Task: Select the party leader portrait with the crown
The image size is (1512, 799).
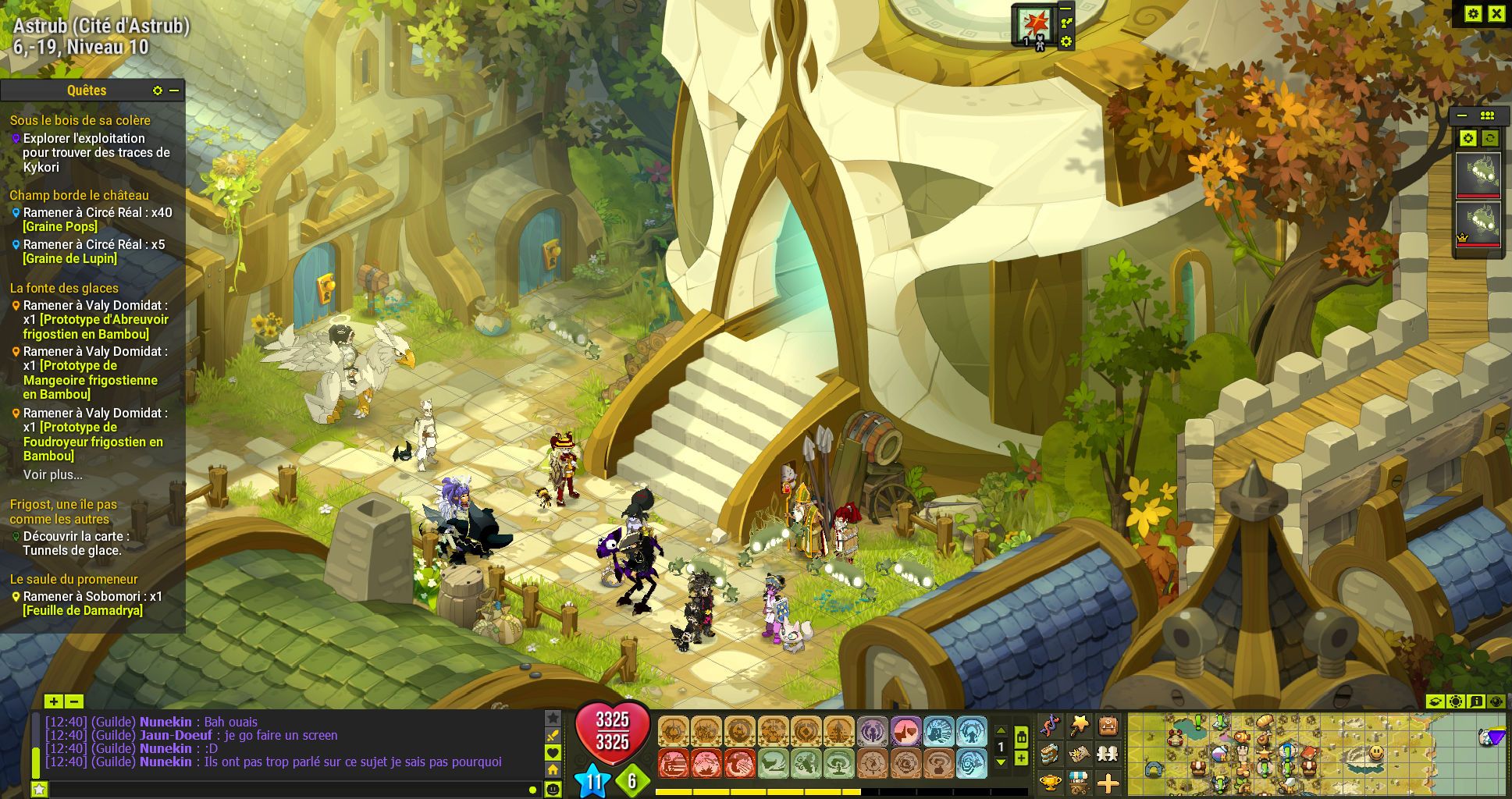Action: click(x=1478, y=224)
